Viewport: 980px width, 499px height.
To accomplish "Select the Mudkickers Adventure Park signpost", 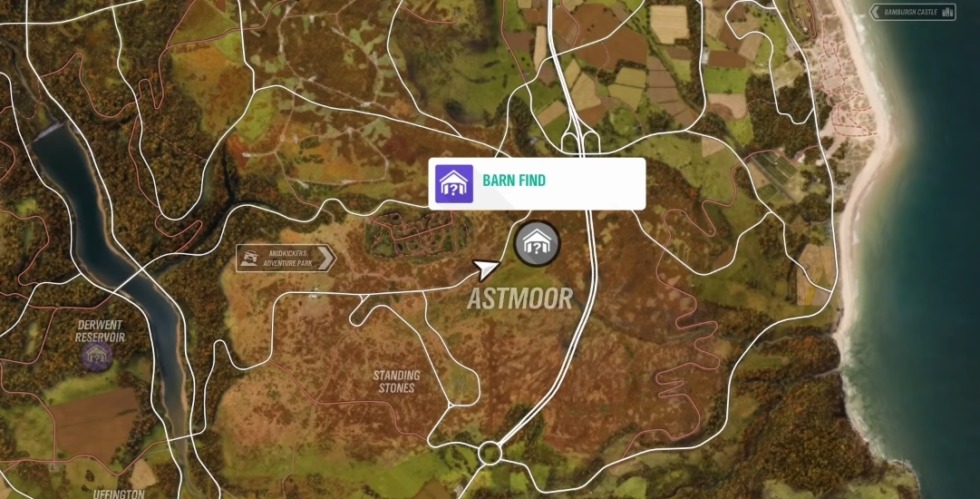I will tap(285, 259).
